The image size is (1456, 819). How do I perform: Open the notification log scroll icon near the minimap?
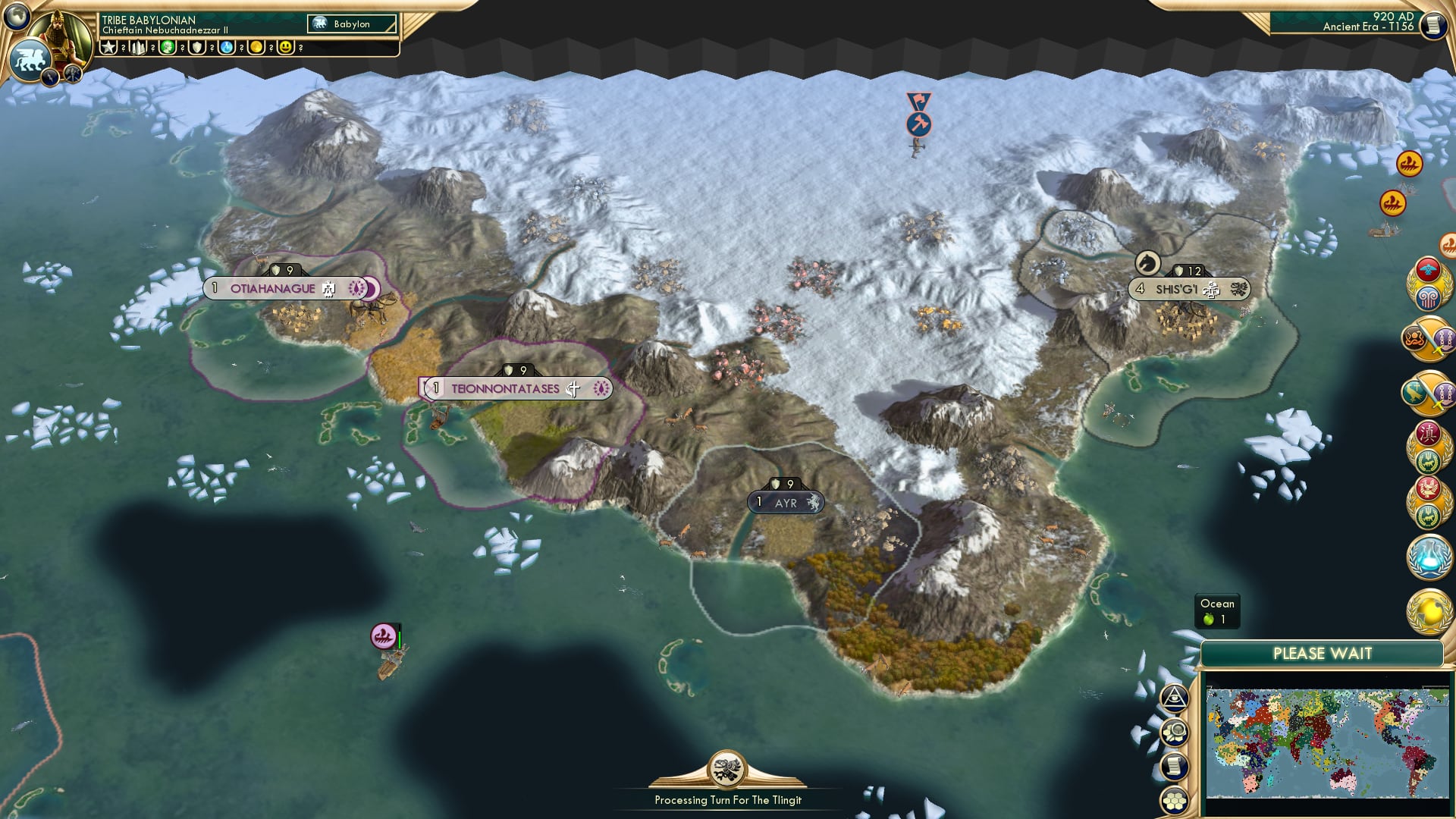point(1174,766)
